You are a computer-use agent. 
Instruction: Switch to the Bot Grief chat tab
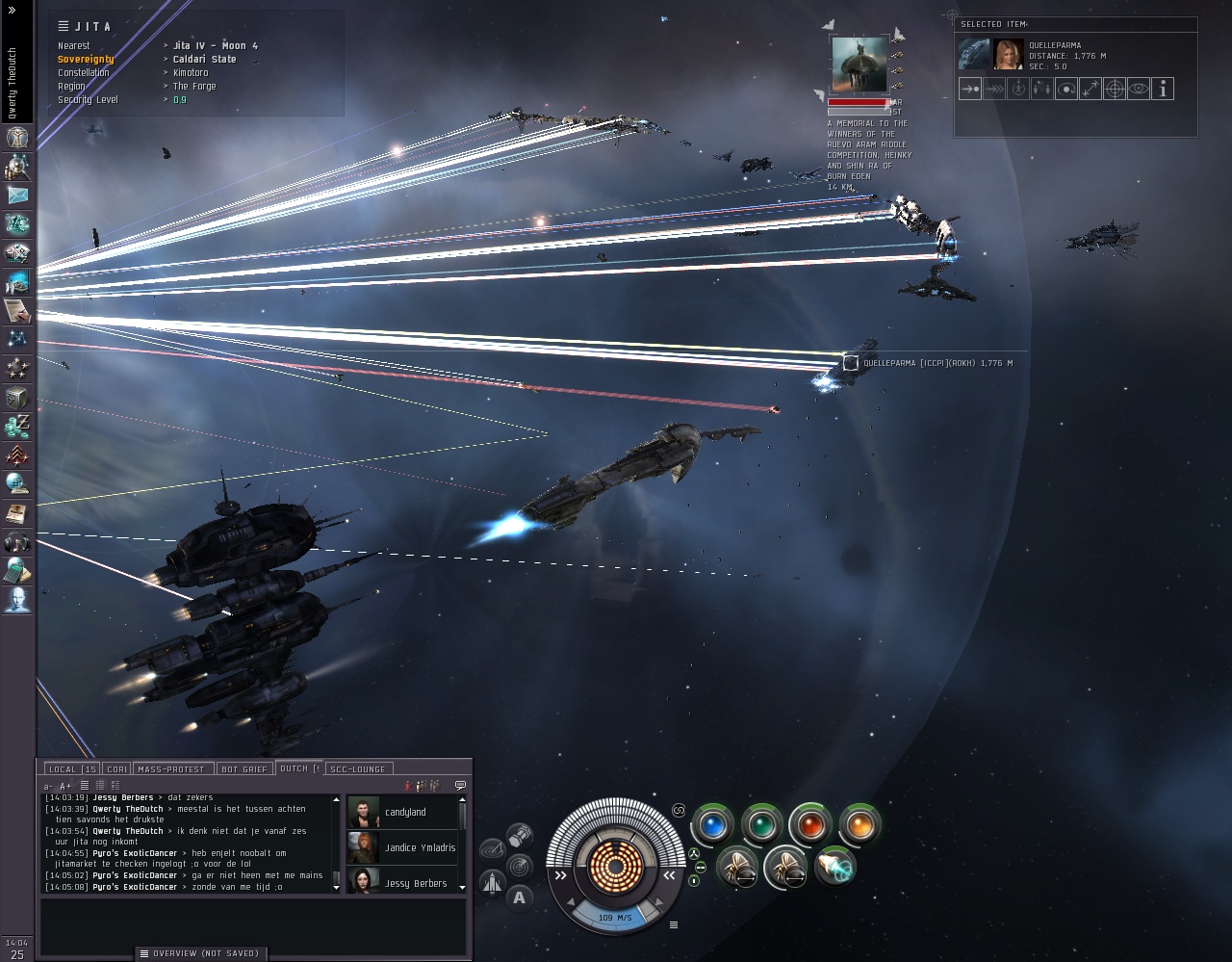pos(244,768)
